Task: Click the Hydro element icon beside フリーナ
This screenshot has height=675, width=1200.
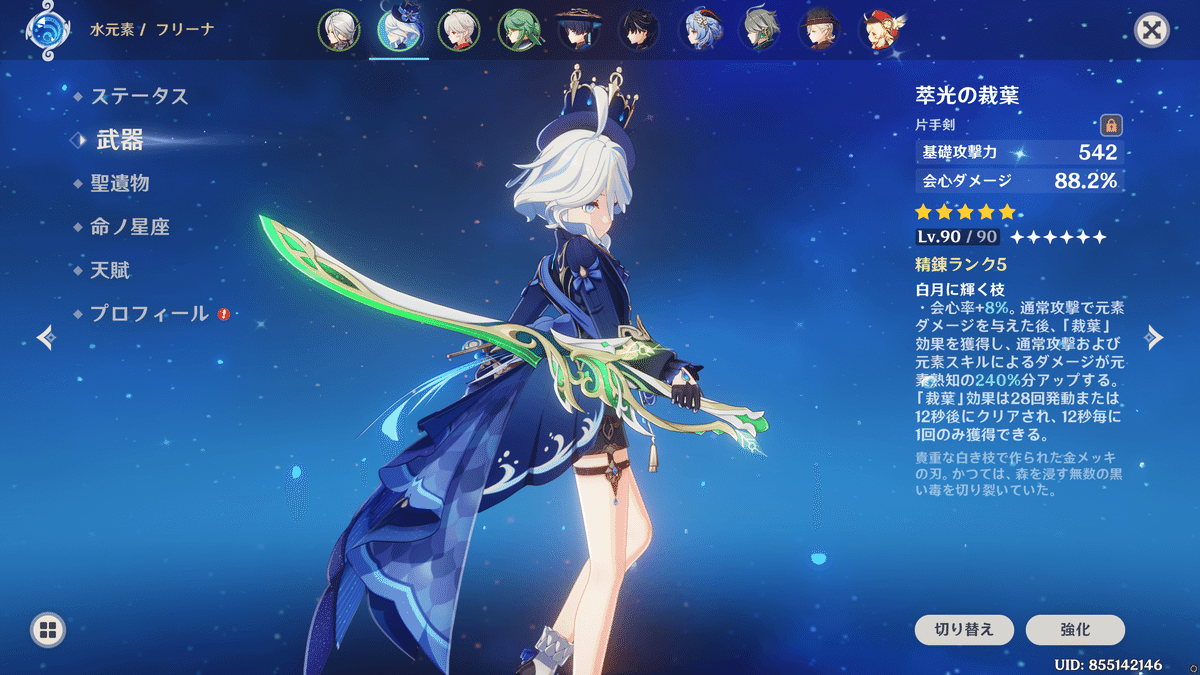Action: pyautogui.click(x=45, y=30)
